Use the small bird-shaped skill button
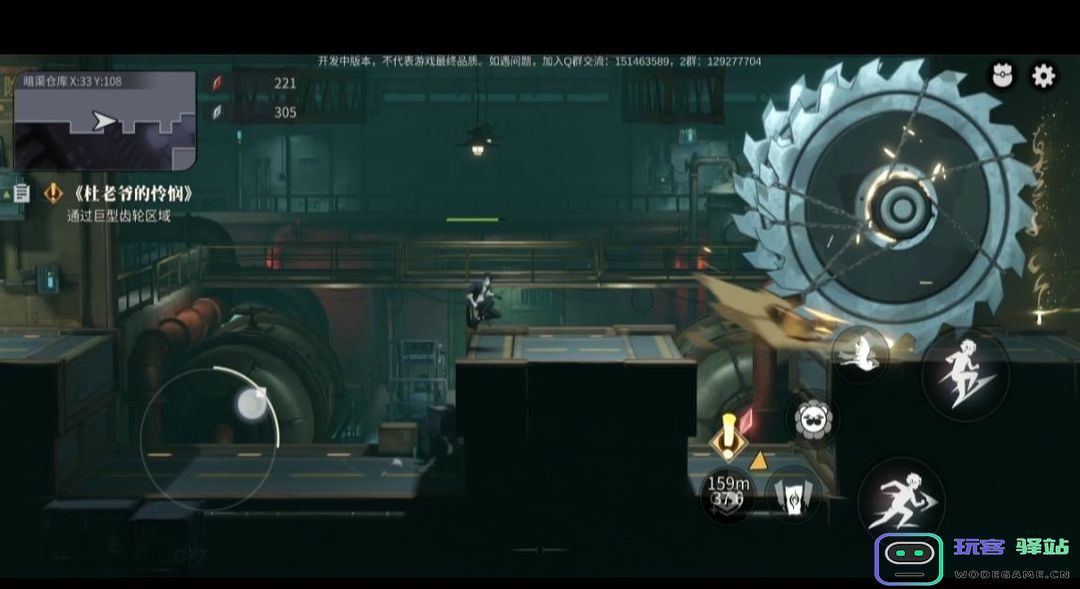Screen dimensions: 1080x589 (858, 354)
